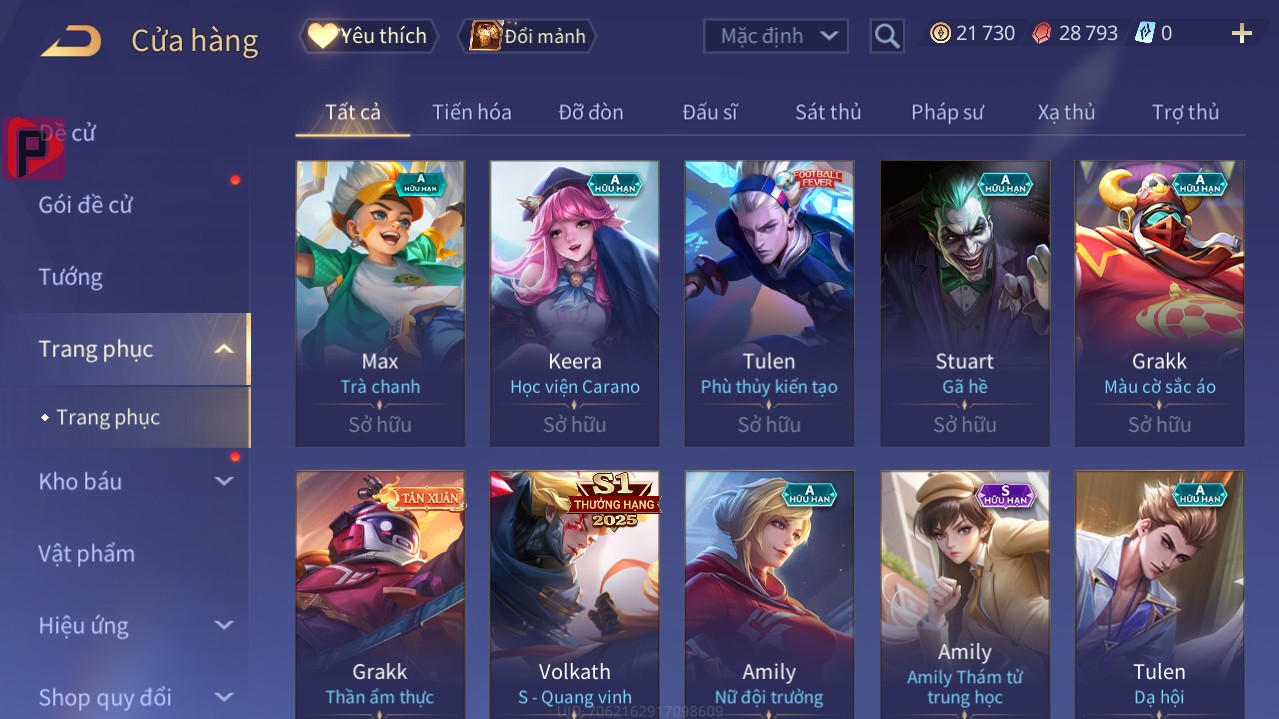Switch to the Pháp sư tab
This screenshot has width=1279, height=719.
tap(946, 112)
